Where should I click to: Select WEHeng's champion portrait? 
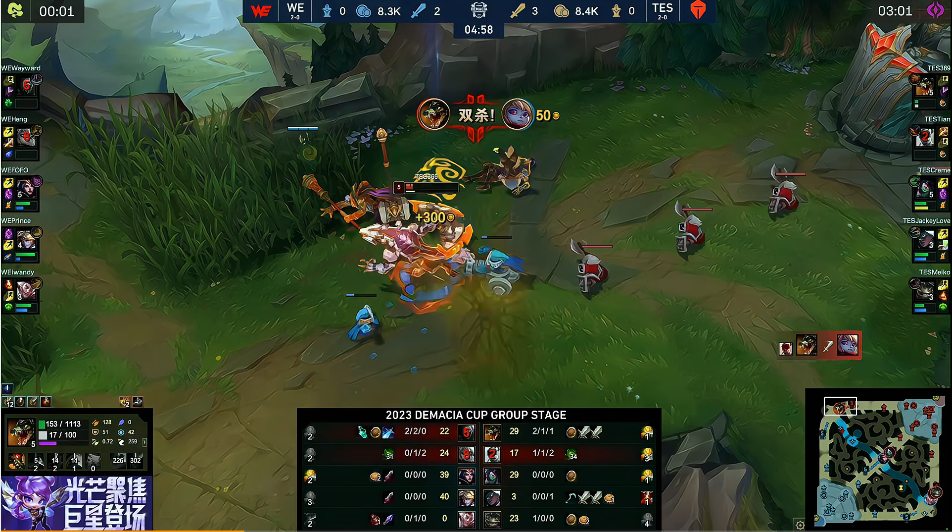point(26,137)
